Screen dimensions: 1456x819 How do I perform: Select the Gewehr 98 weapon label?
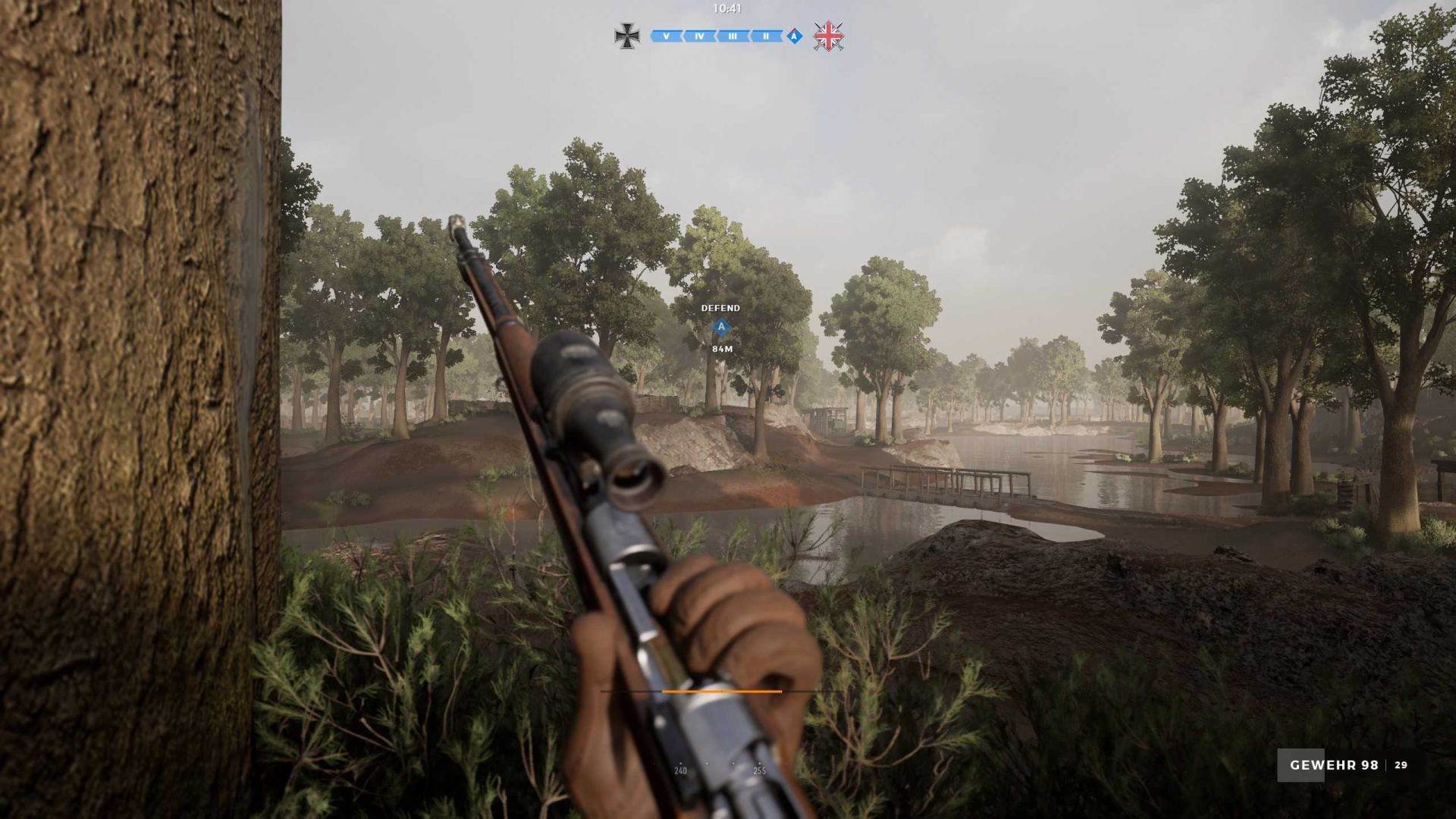pyautogui.click(x=1334, y=765)
